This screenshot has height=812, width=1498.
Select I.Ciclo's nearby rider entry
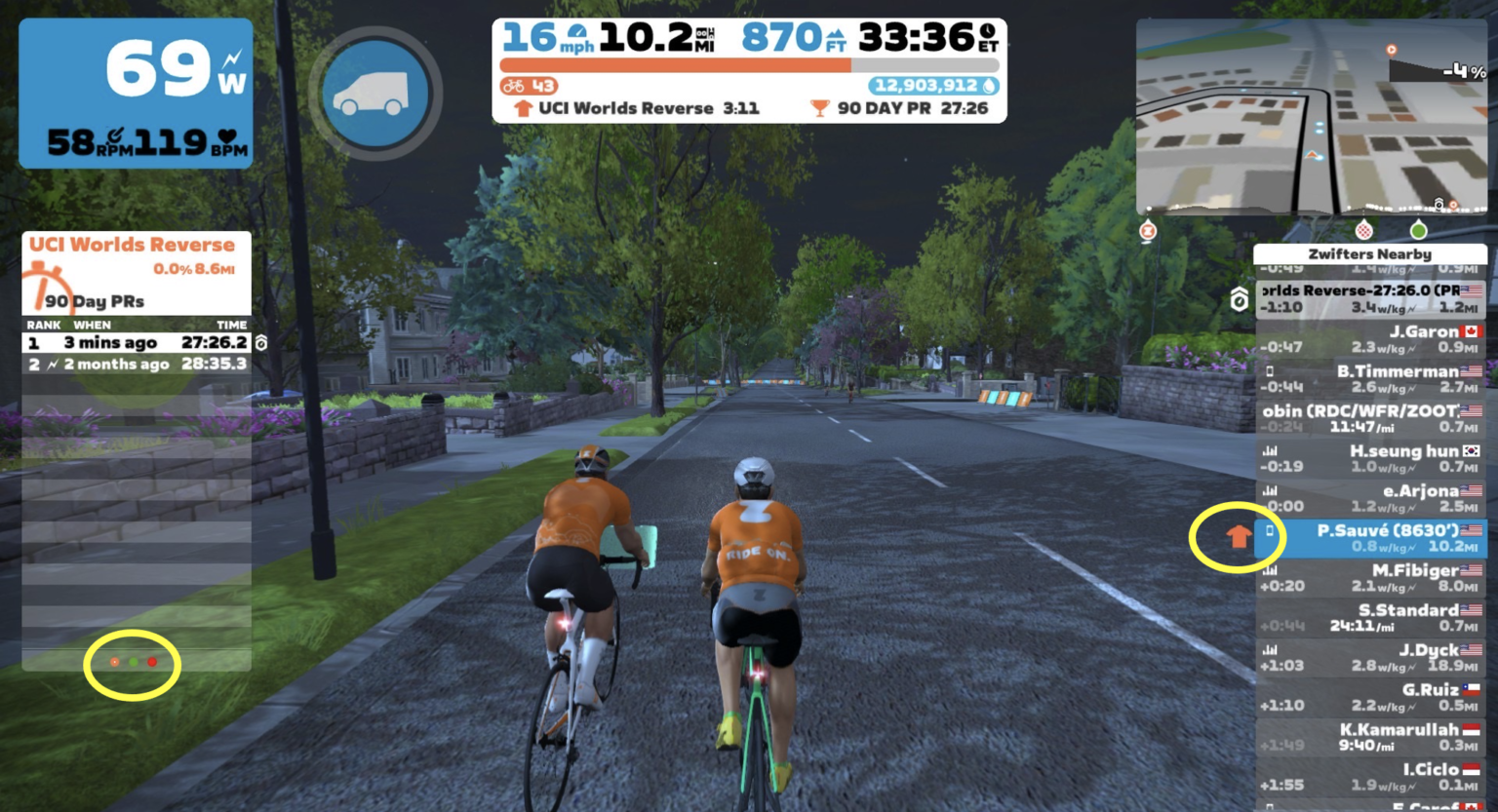1370,777
